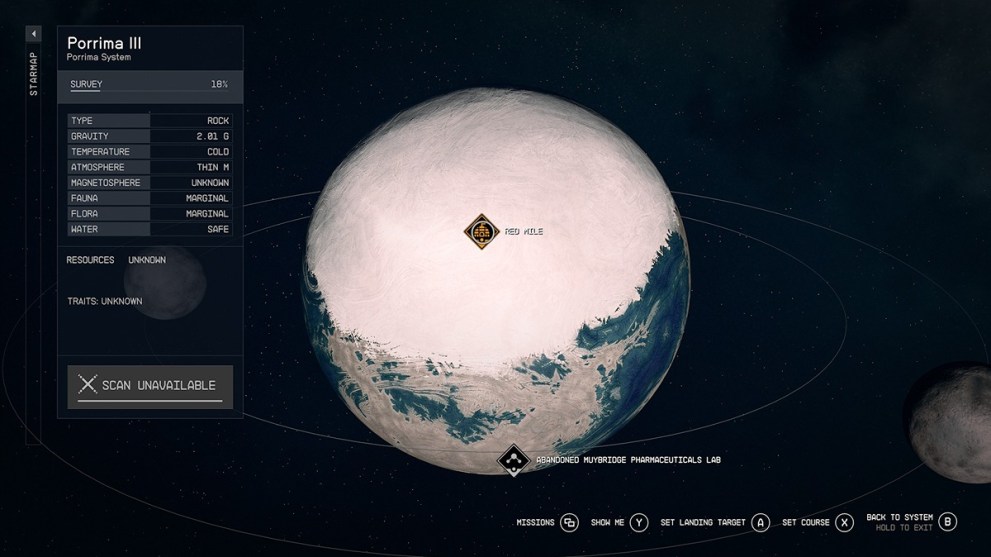The width and height of the screenshot is (991, 557).
Task: Click the Scan Unavailable button
Action: pos(150,386)
